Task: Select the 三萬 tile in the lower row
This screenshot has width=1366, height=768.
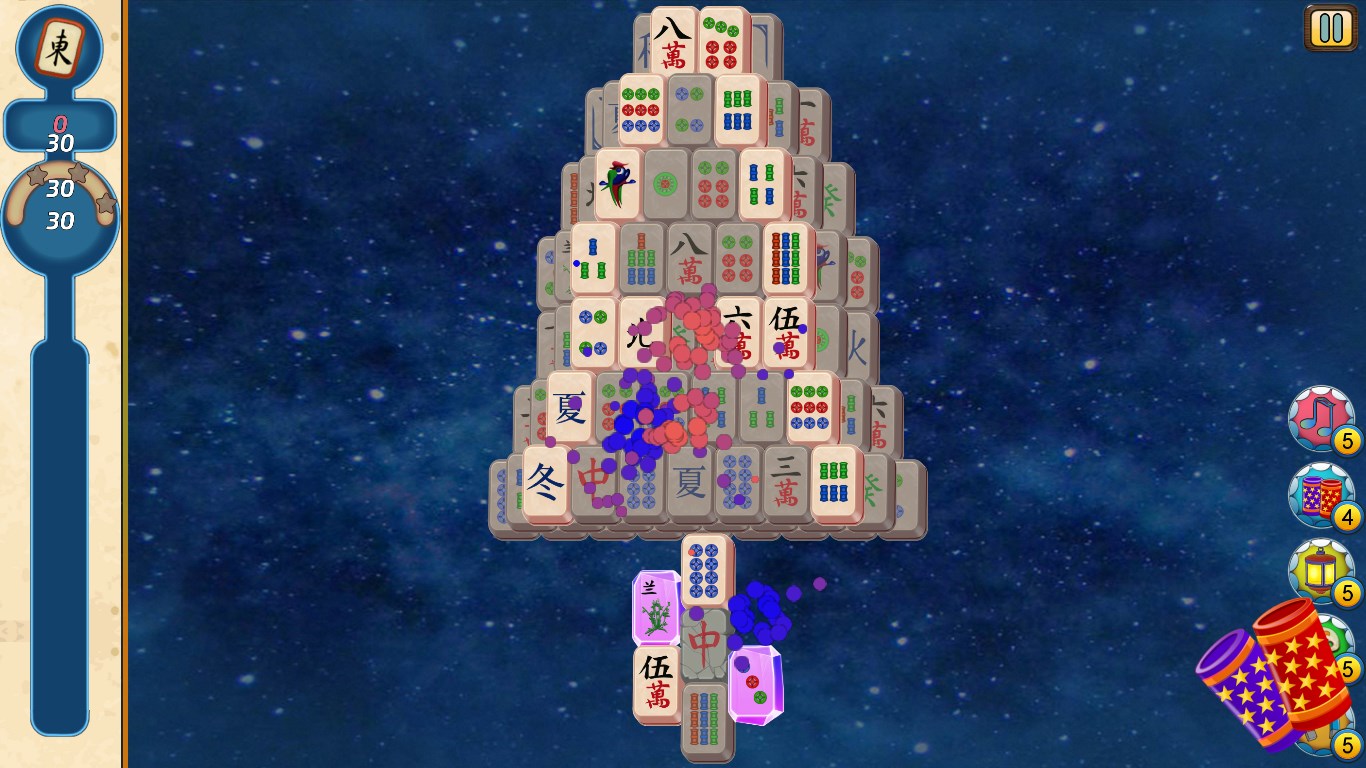Action: [x=786, y=478]
